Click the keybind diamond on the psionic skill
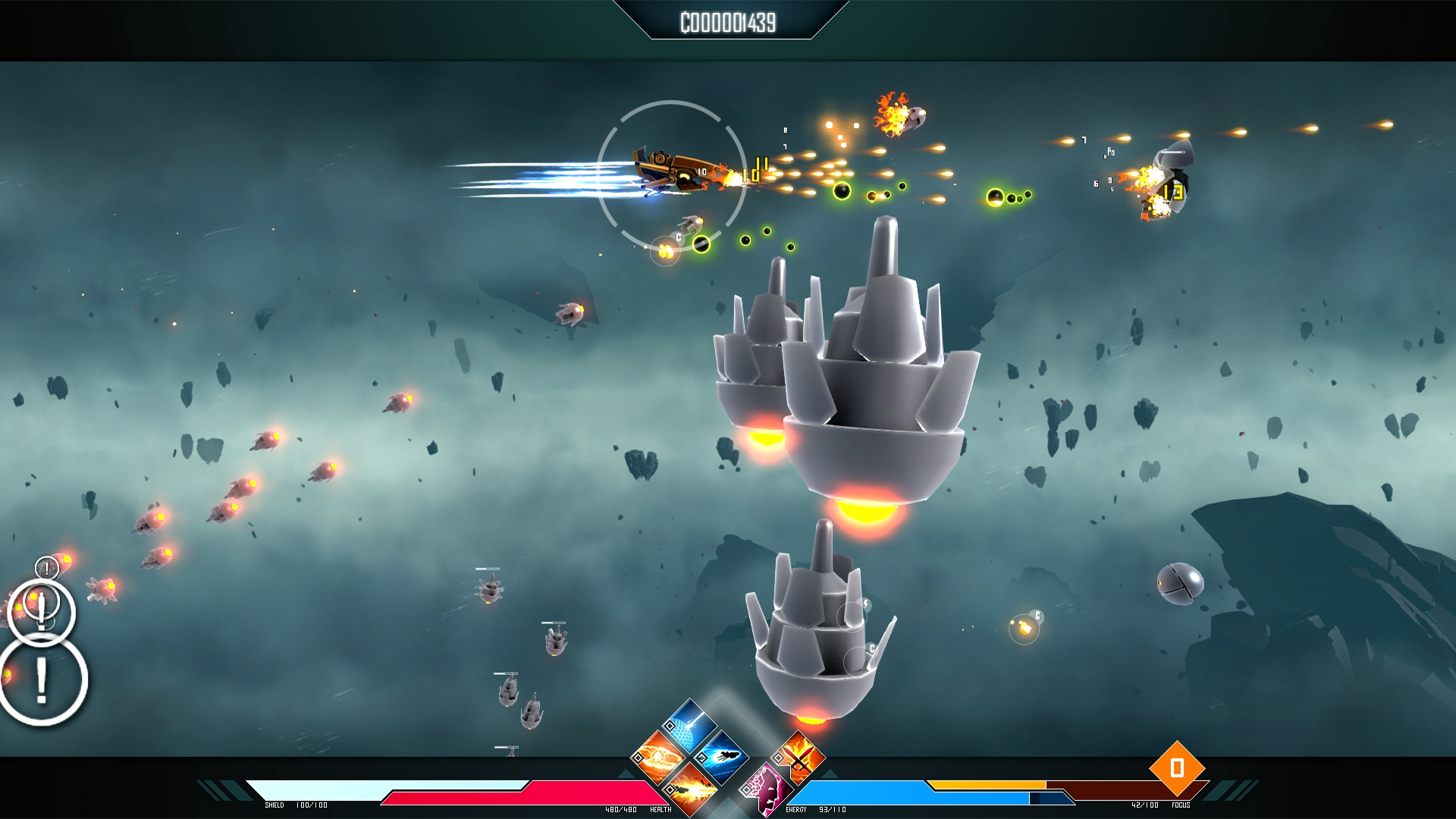 click(x=747, y=790)
